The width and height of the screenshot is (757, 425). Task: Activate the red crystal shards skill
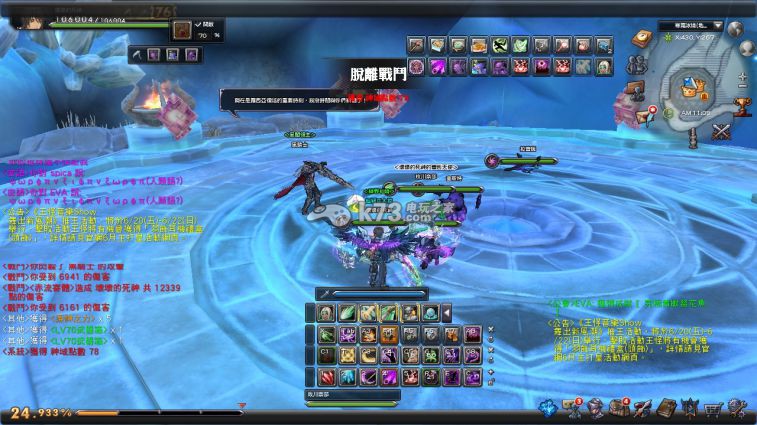tap(326, 377)
